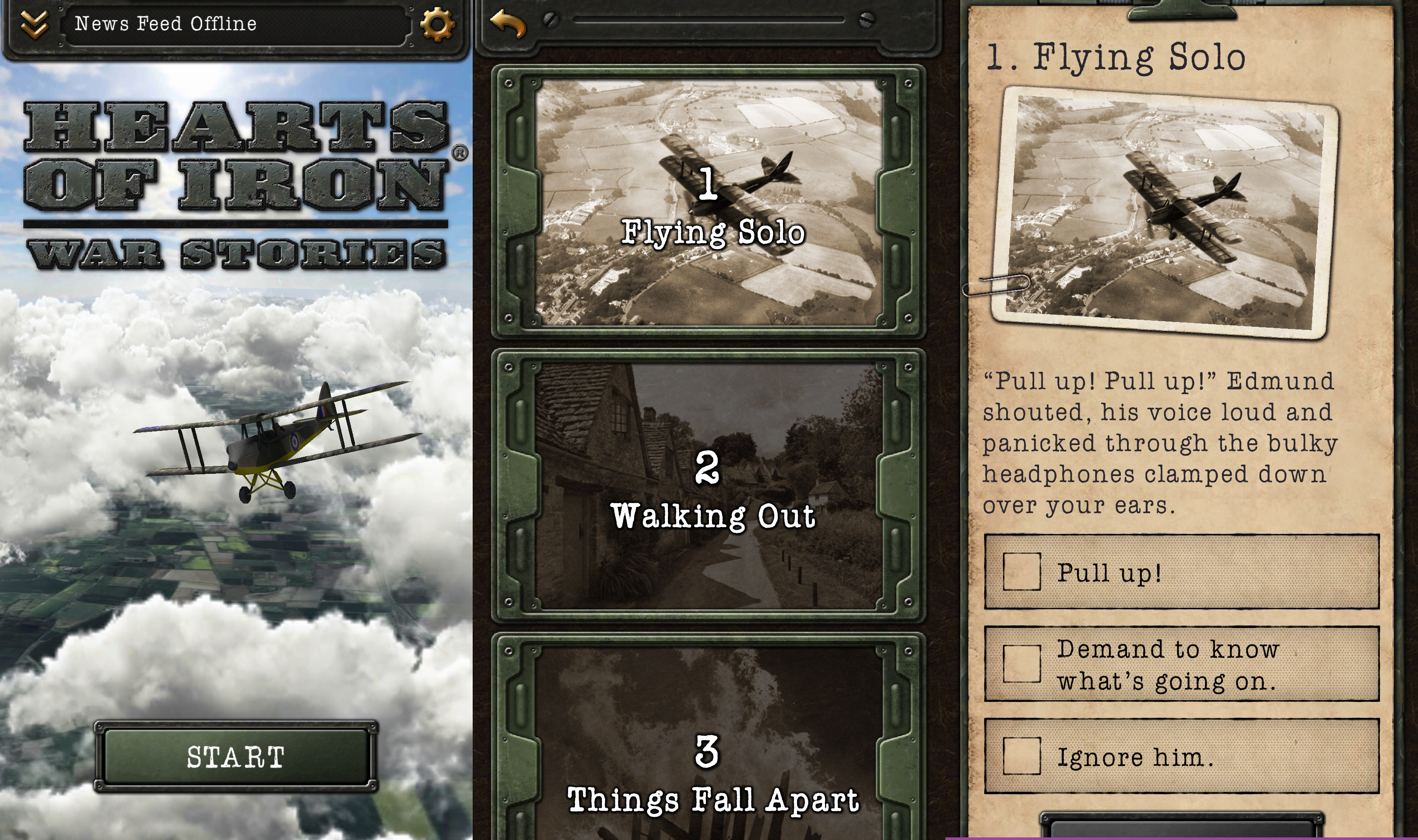
Task: Go back using the curved arrow
Action: [508, 24]
